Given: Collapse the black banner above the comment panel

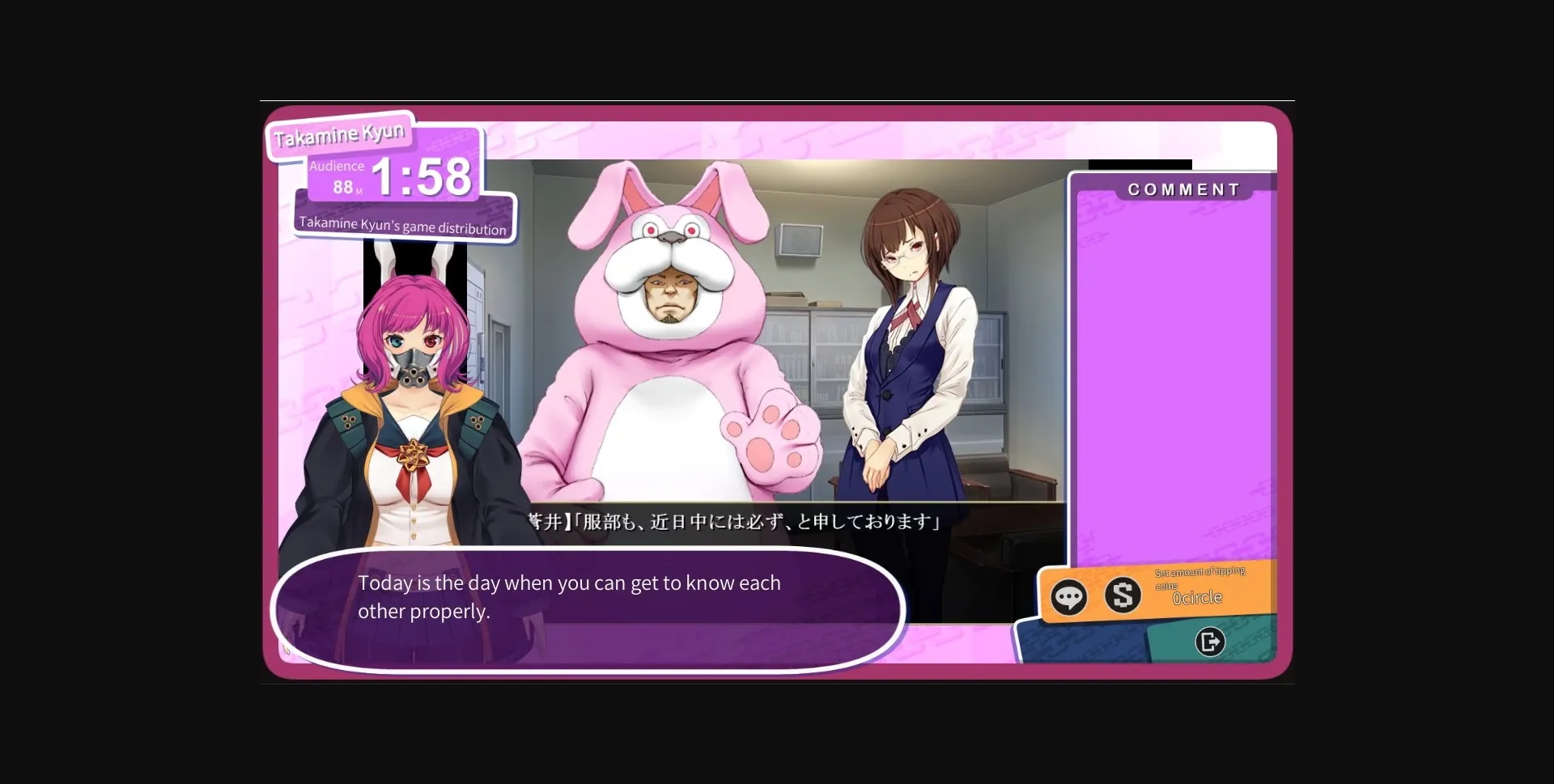Looking at the screenshot, I should tap(1140, 164).
